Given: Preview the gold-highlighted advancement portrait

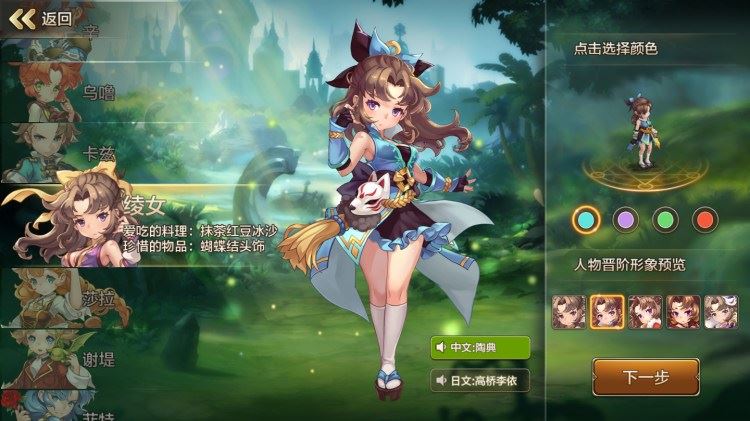Looking at the screenshot, I should [x=607, y=312].
